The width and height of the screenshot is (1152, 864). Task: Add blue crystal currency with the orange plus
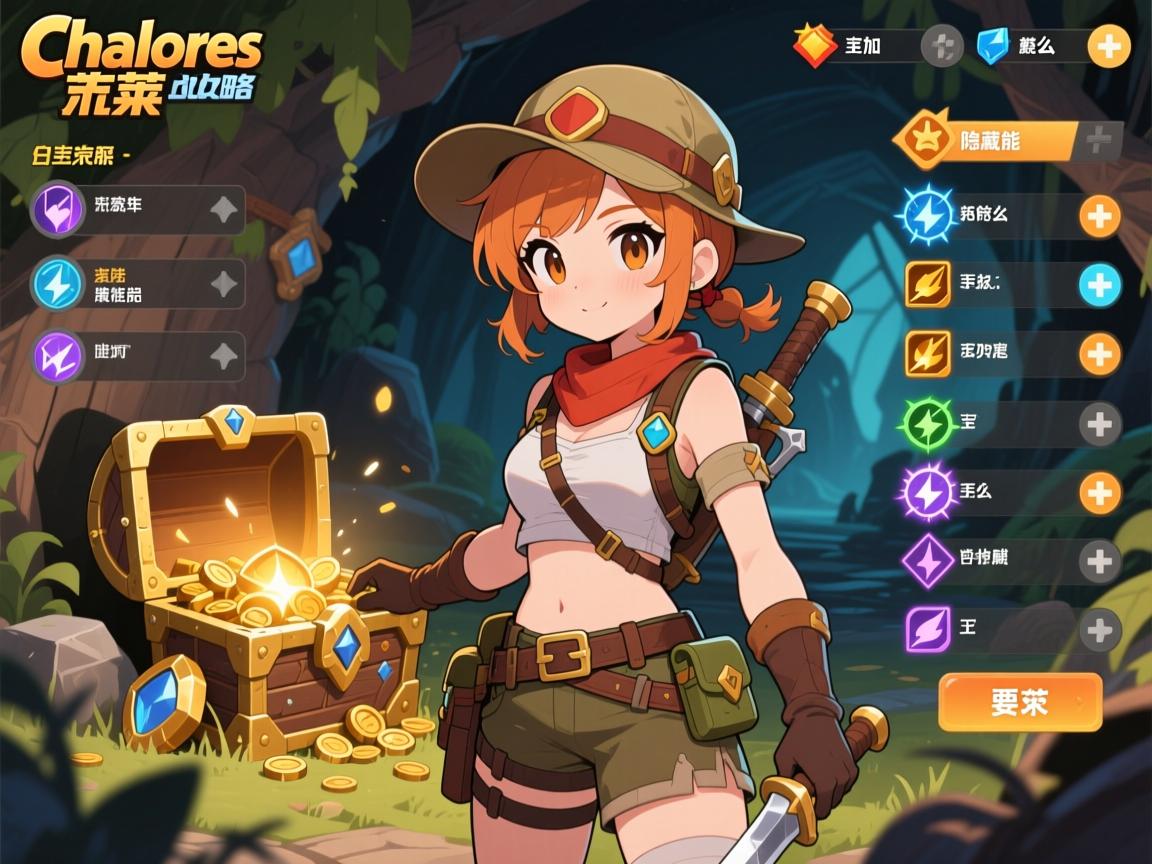[1108, 46]
